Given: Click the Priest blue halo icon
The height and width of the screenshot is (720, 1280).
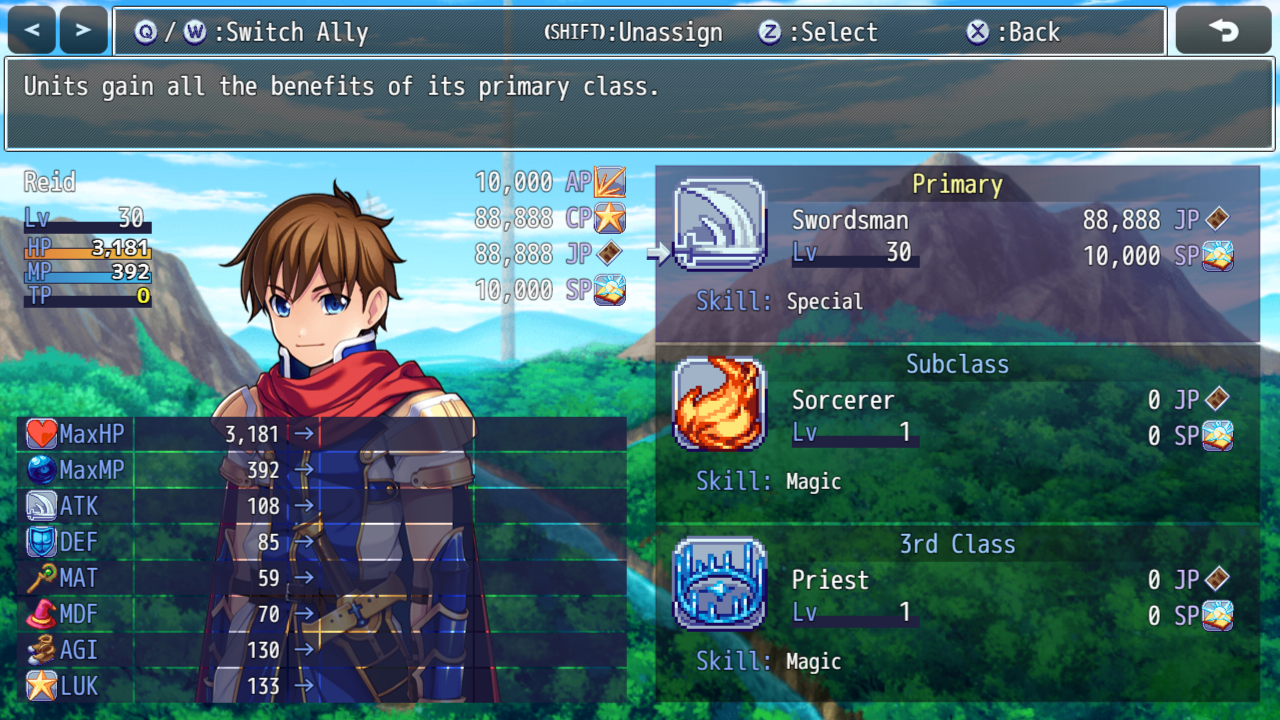Looking at the screenshot, I should point(720,584).
